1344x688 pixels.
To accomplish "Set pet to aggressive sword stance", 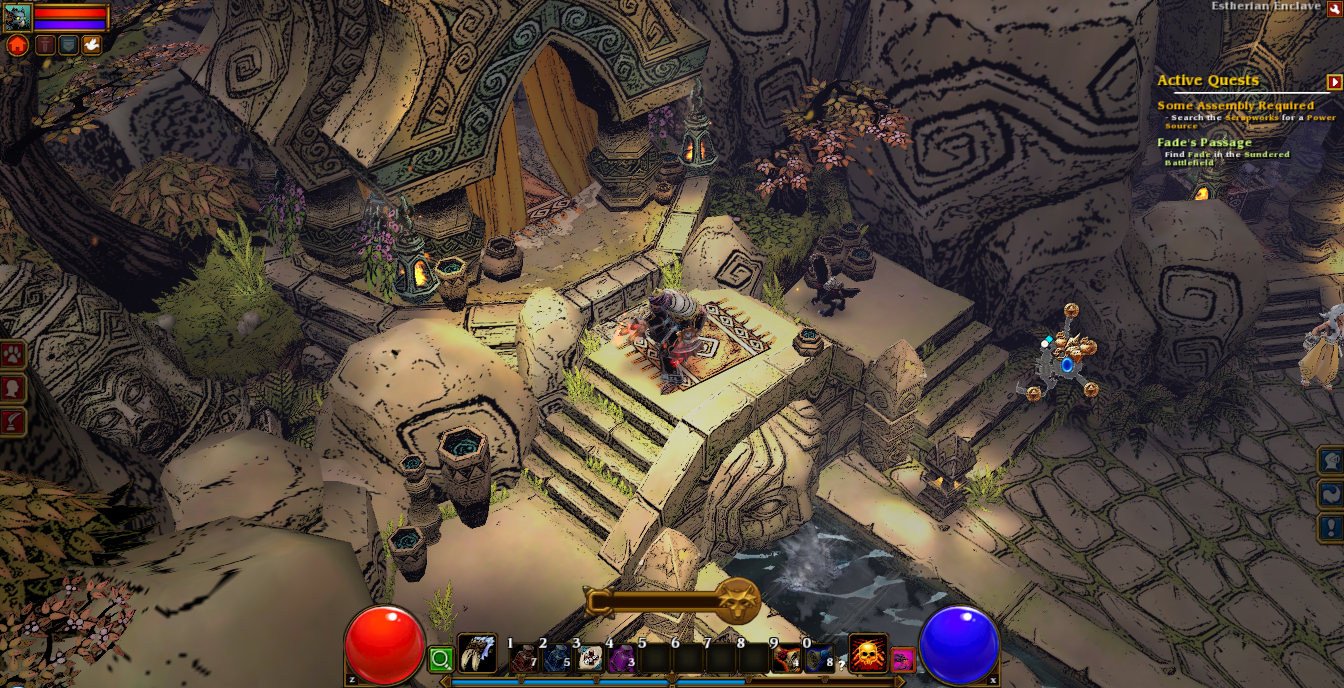I will coord(45,45).
